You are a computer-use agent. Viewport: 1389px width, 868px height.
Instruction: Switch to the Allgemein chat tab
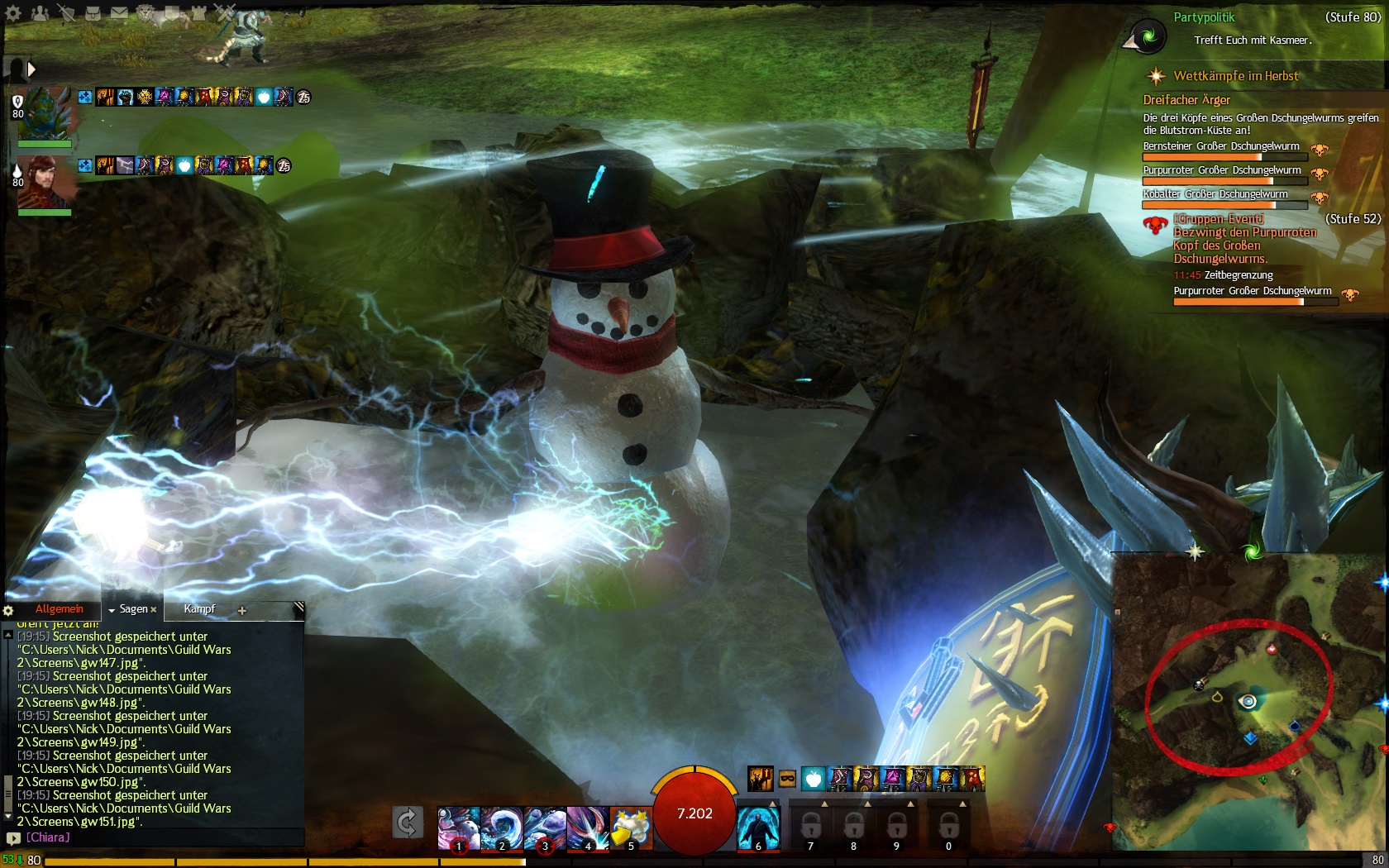[x=59, y=609]
